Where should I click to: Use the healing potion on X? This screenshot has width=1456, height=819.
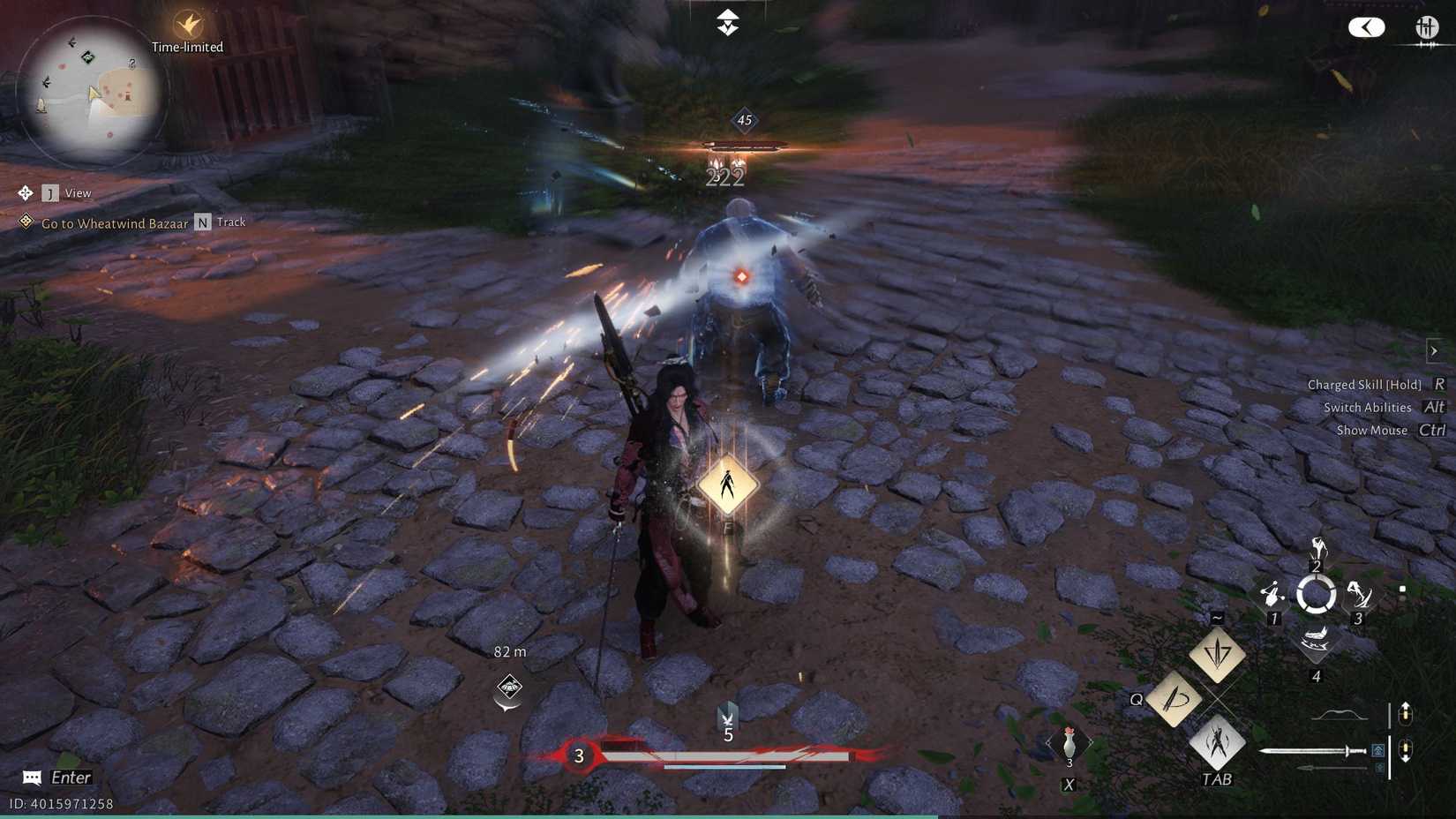[x=1068, y=744]
